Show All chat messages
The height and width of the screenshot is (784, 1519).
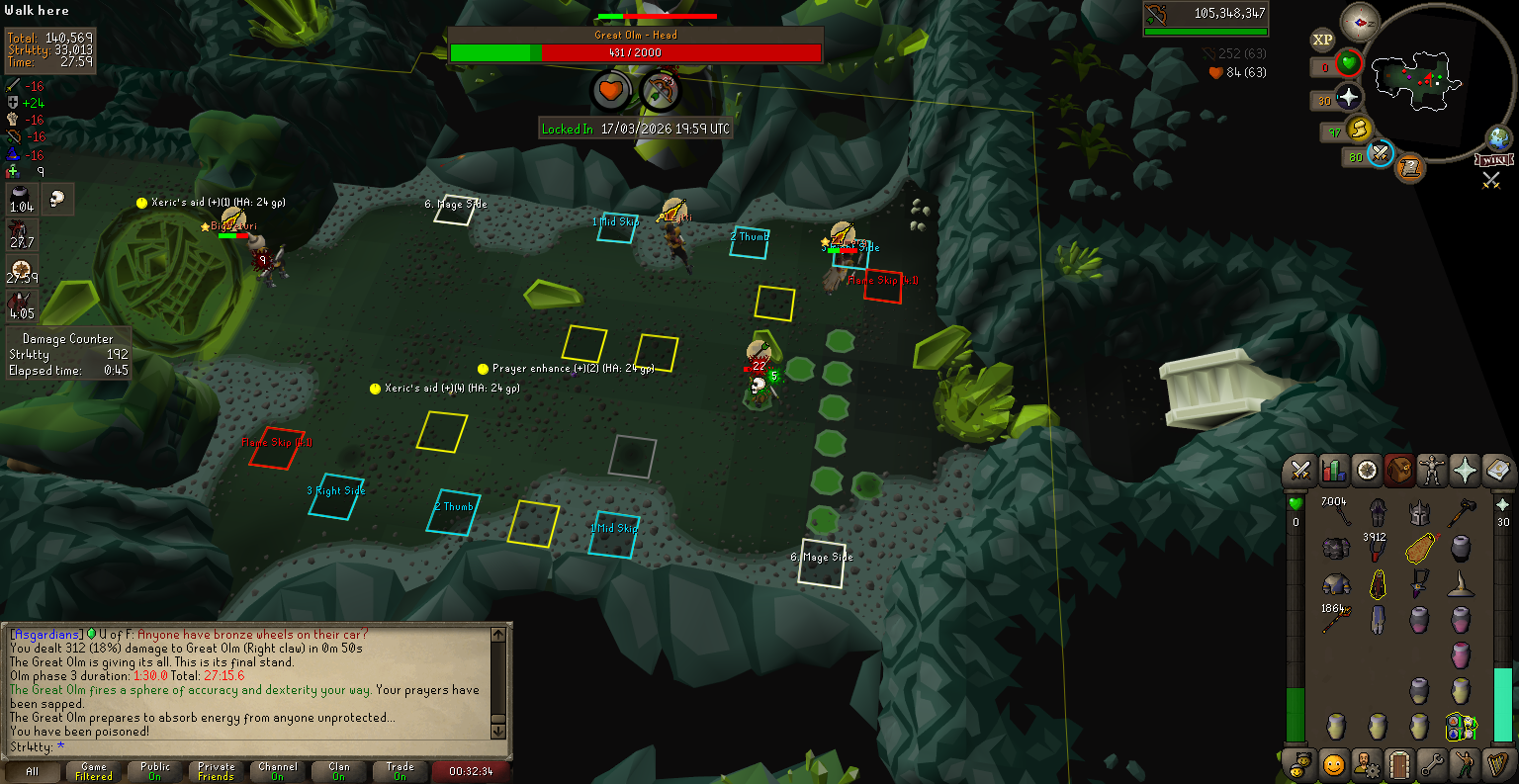[x=33, y=771]
